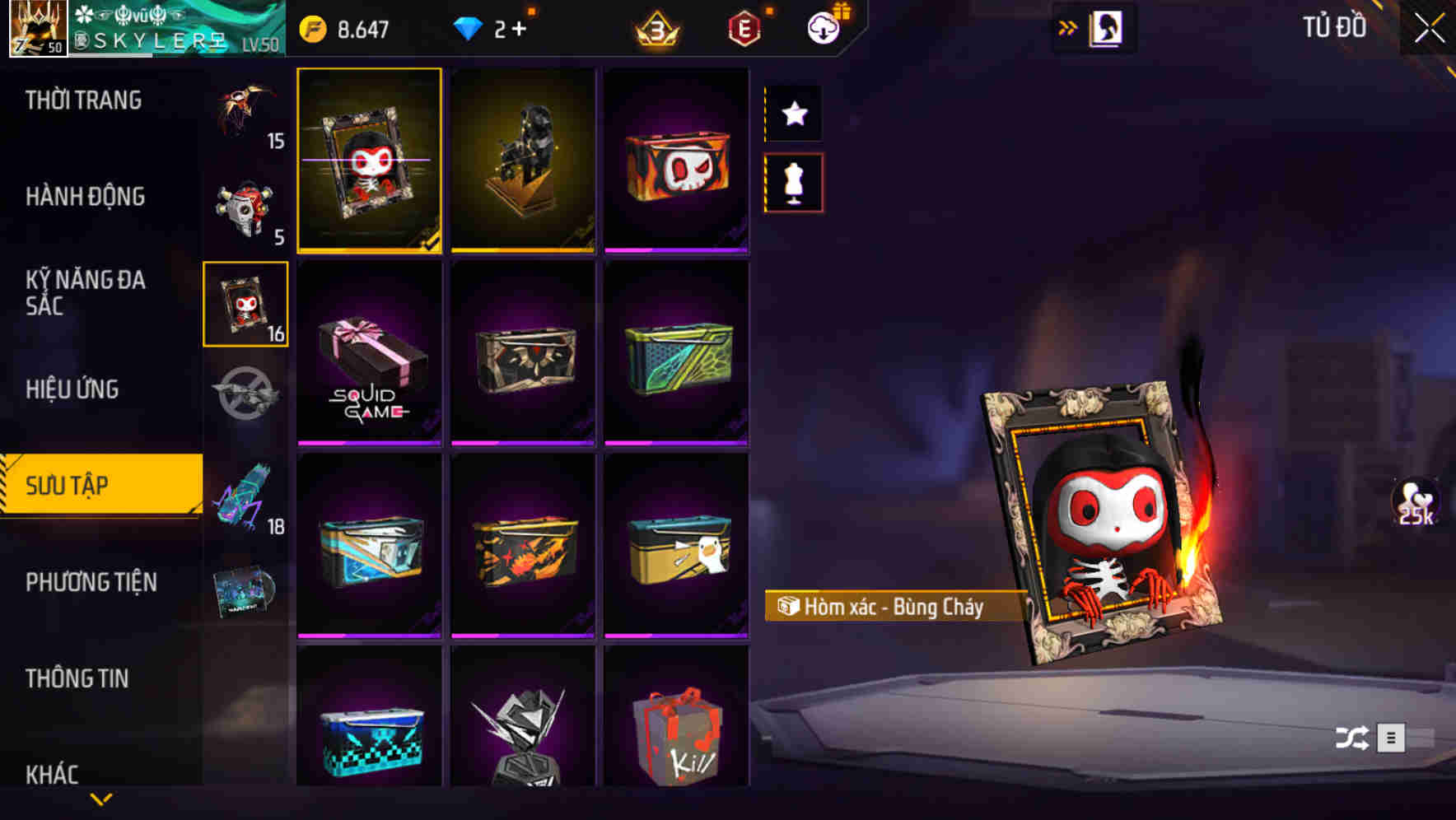Image resolution: width=1456 pixels, height=820 pixels.
Task: Select the picture frame collection category icon
Action: coord(246,305)
